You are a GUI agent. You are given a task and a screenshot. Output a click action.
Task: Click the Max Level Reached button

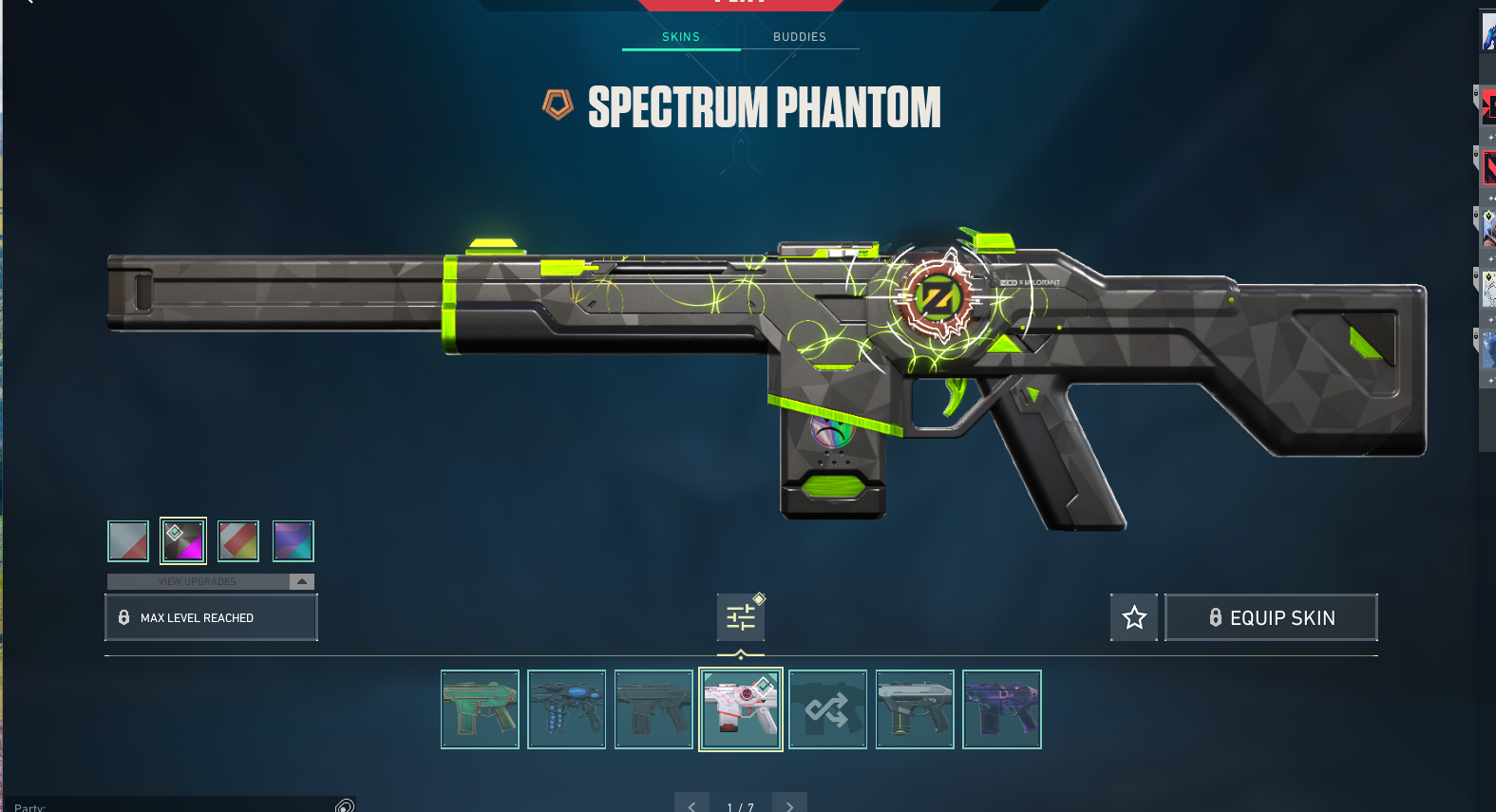coord(211,618)
